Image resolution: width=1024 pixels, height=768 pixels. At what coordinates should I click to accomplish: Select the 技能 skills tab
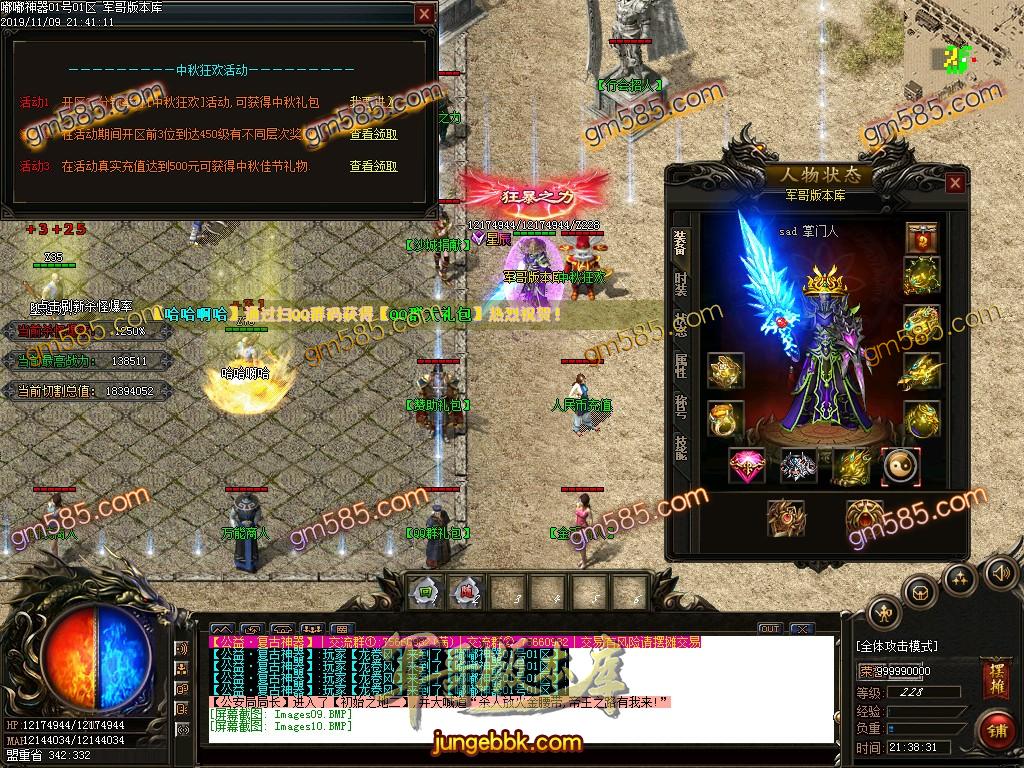point(680,447)
